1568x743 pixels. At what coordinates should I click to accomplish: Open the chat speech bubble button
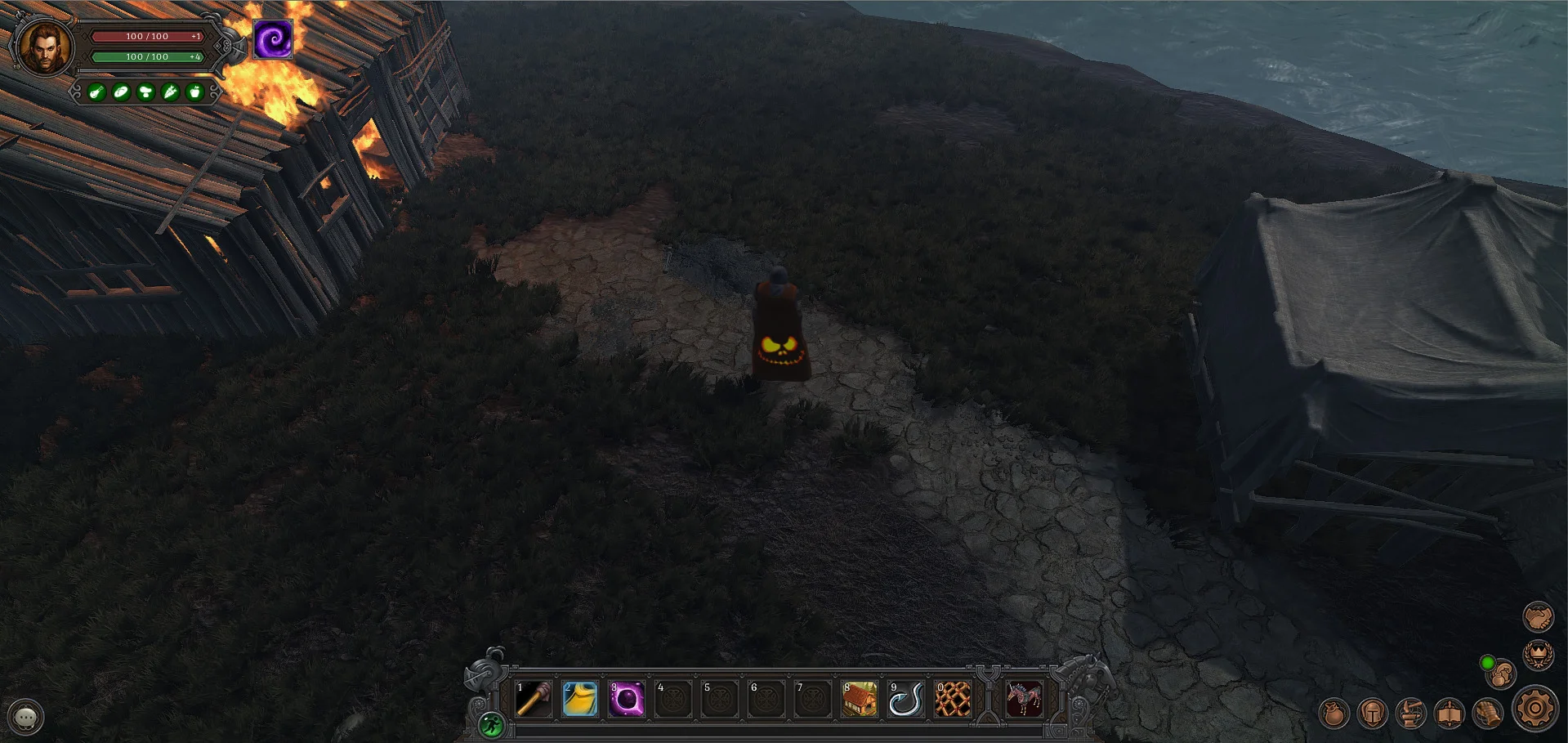[26, 717]
